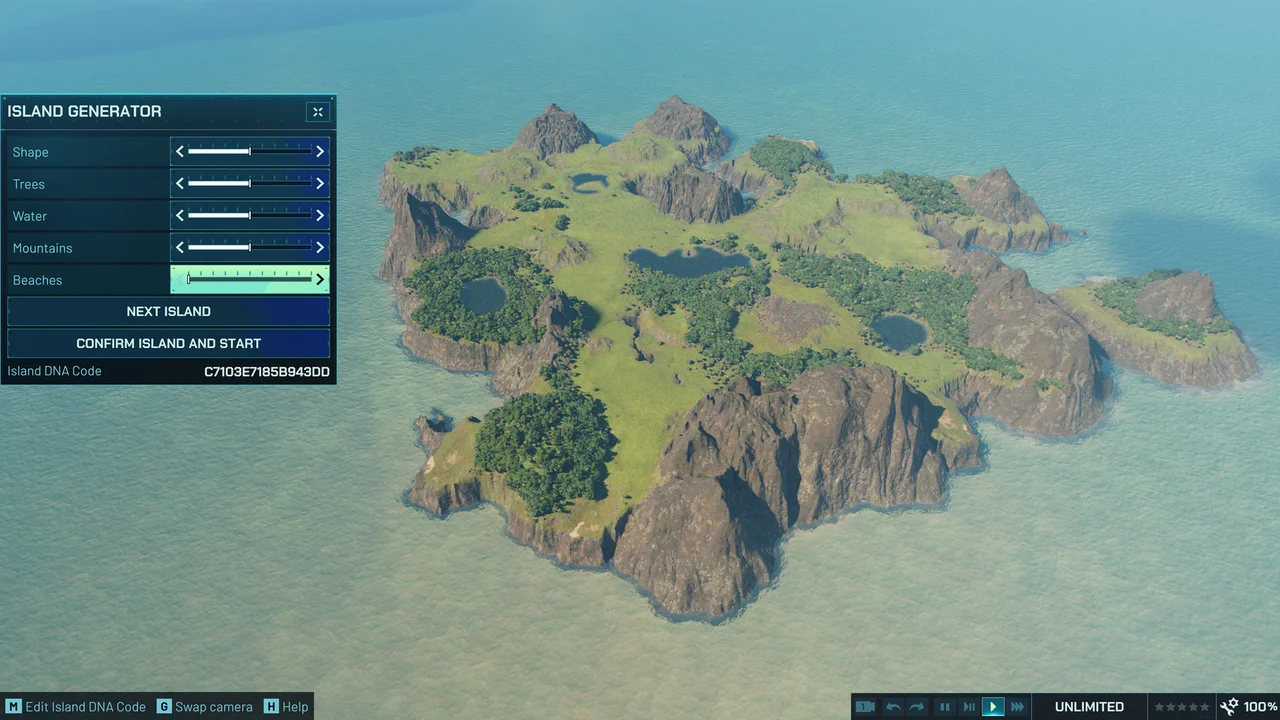Collapse the Island Generator panel
The image size is (1280, 720).
[x=317, y=112]
